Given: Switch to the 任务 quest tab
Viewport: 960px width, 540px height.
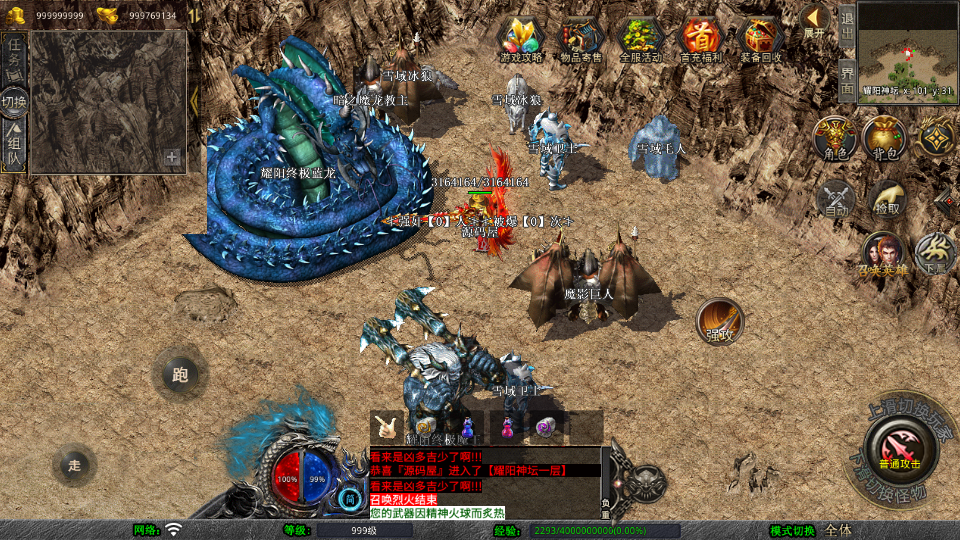Looking at the screenshot, I should click(14, 55).
